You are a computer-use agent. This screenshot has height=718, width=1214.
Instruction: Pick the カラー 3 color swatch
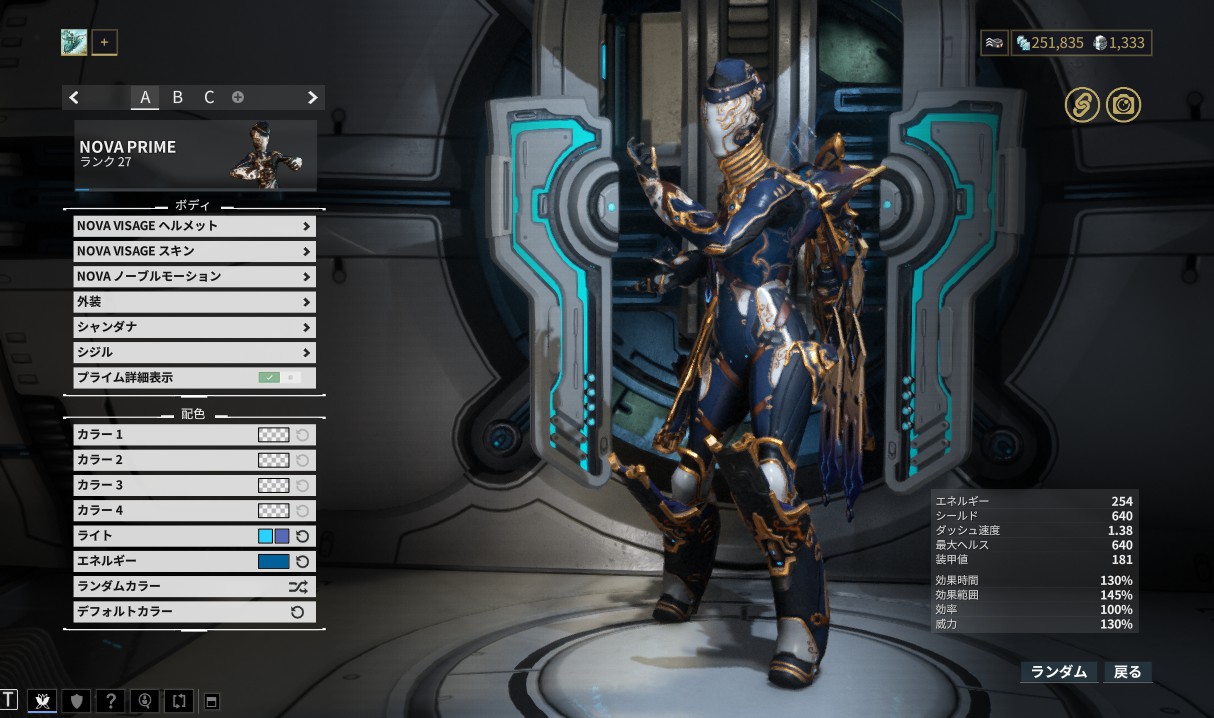pyautogui.click(x=273, y=485)
